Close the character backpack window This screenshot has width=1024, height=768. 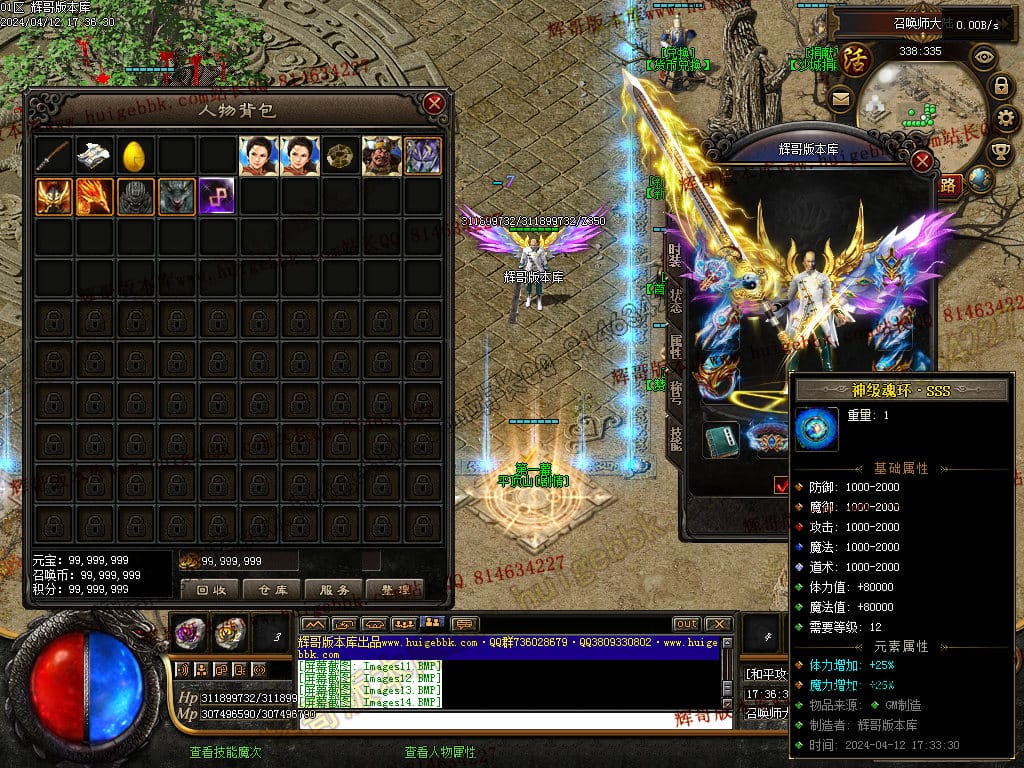point(433,103)
